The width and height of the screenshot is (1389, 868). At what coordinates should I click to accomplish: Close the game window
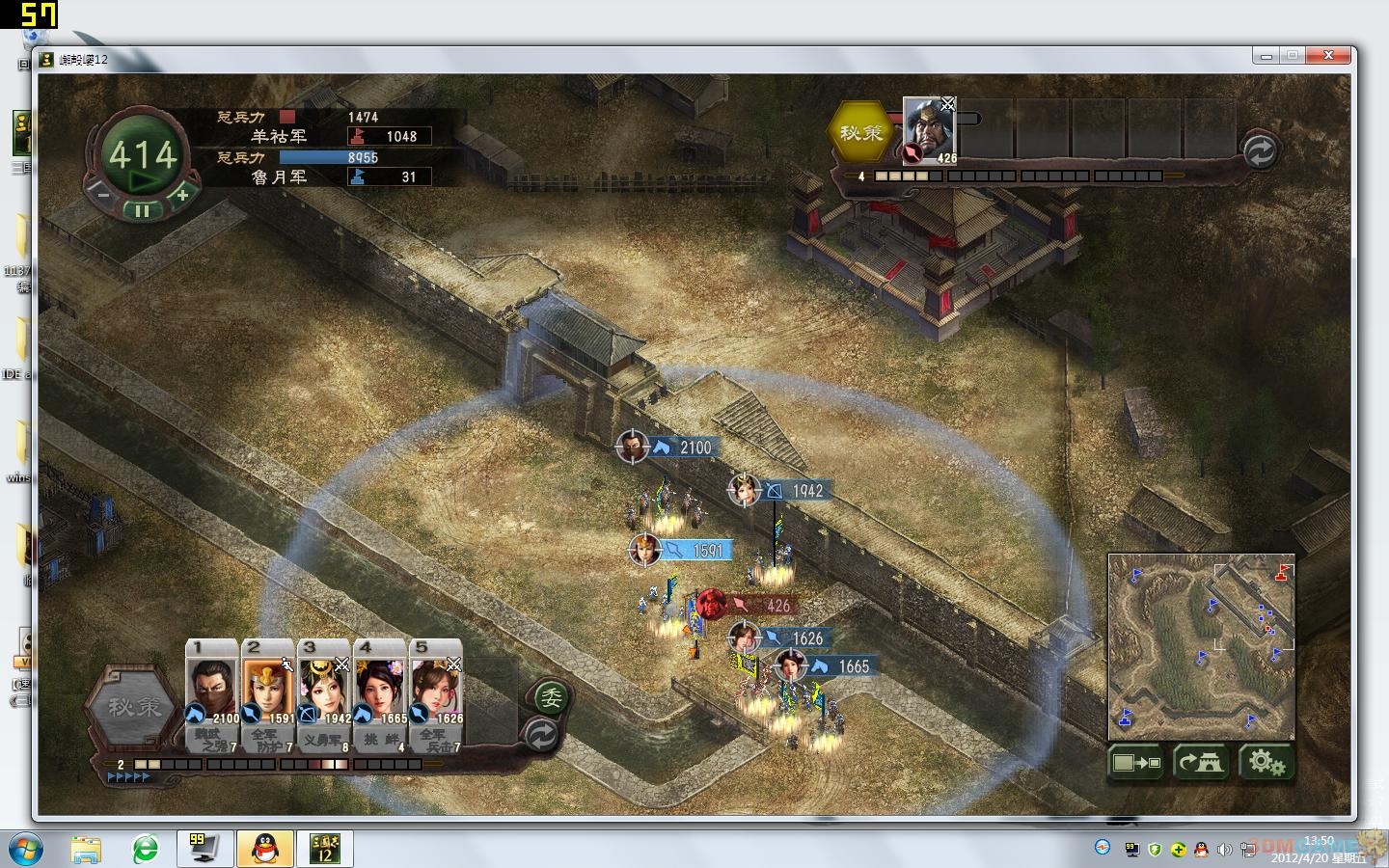(x=1334, y=56)
